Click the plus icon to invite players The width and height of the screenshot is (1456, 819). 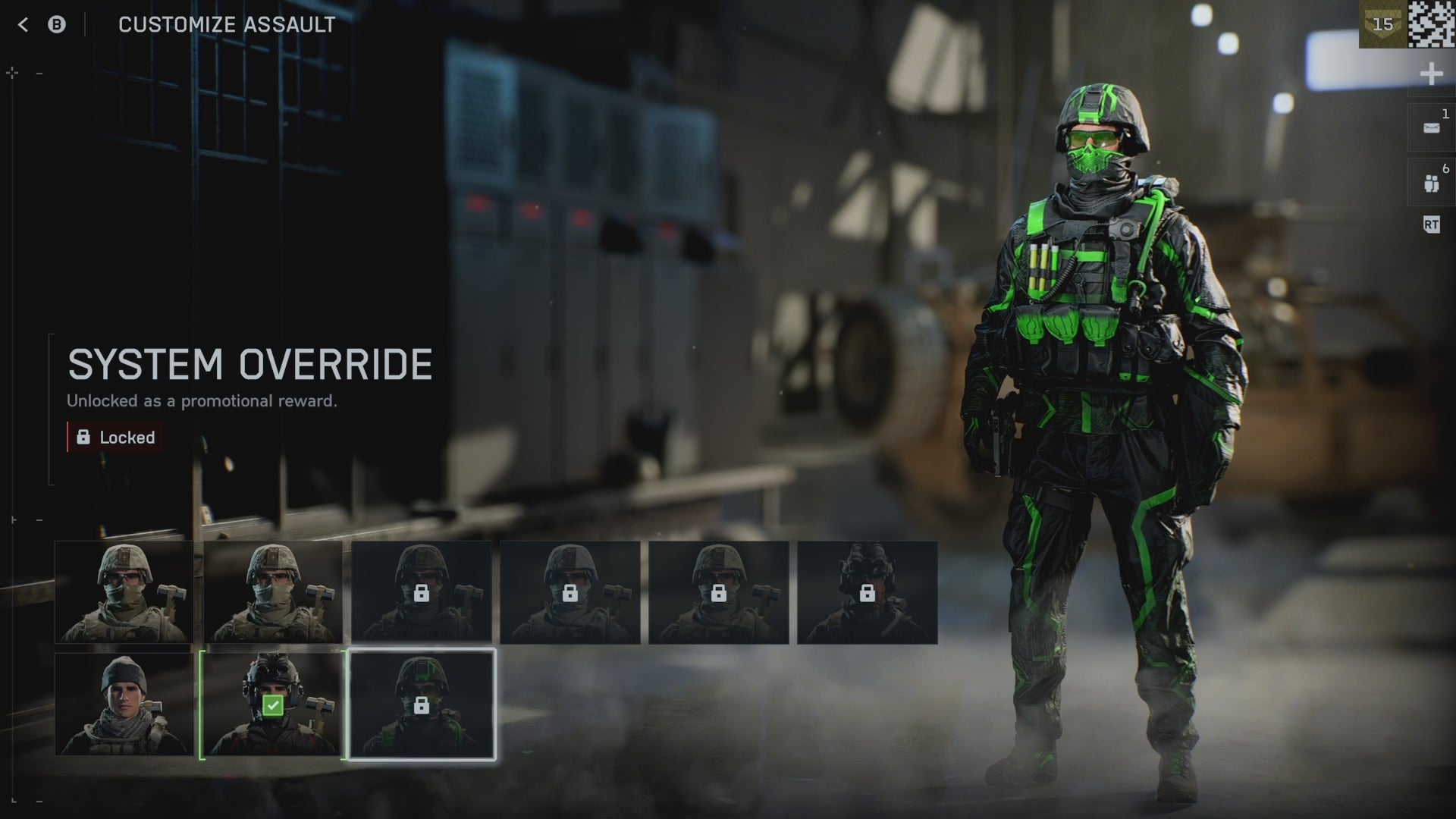[1431, 74]
